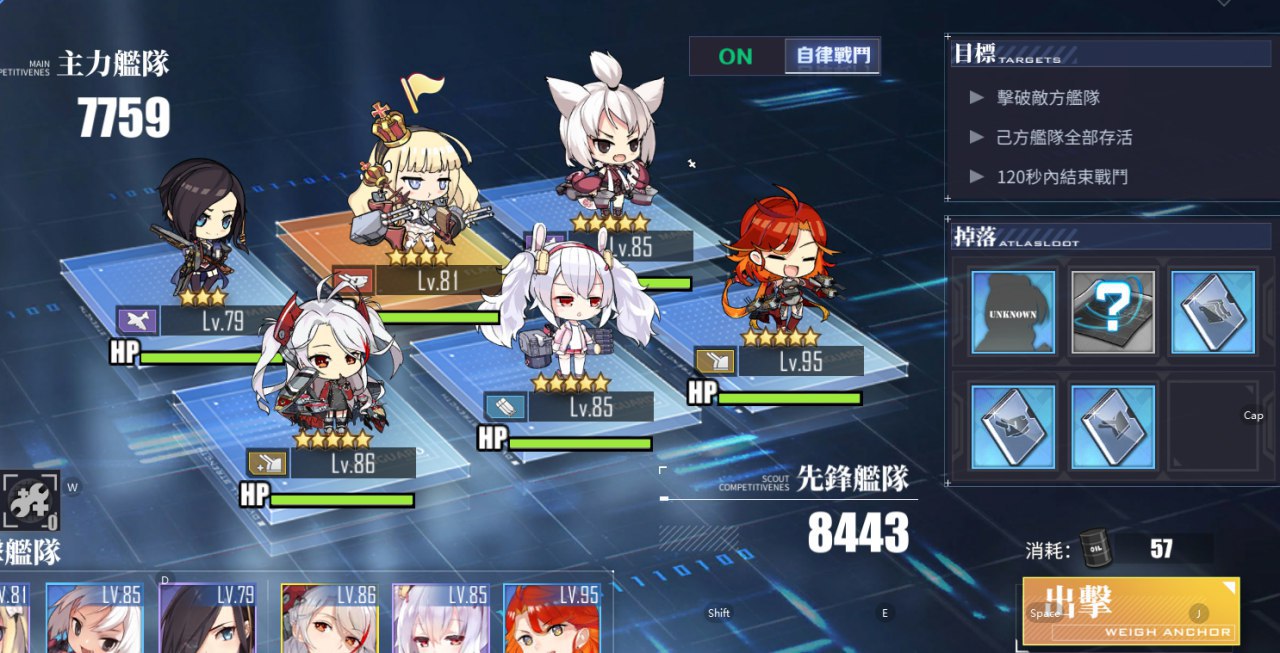Launch the sortie with the 出擊 Weigh Anchor button

click(1130, 610)
